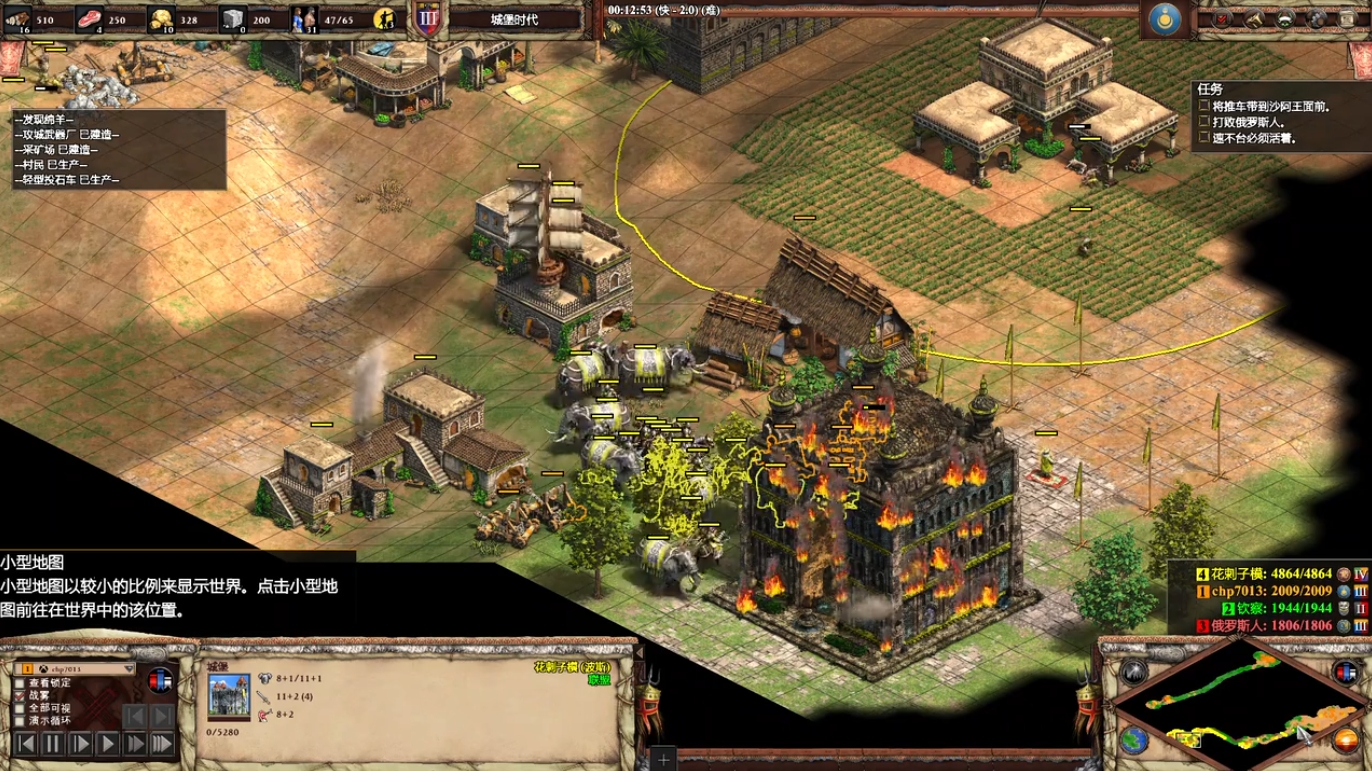This screenshot has height=771, width=1372.
Task: Open the objectives checkmark icon in top bar
Action: pyautogui.click(x=1222, y=18)
